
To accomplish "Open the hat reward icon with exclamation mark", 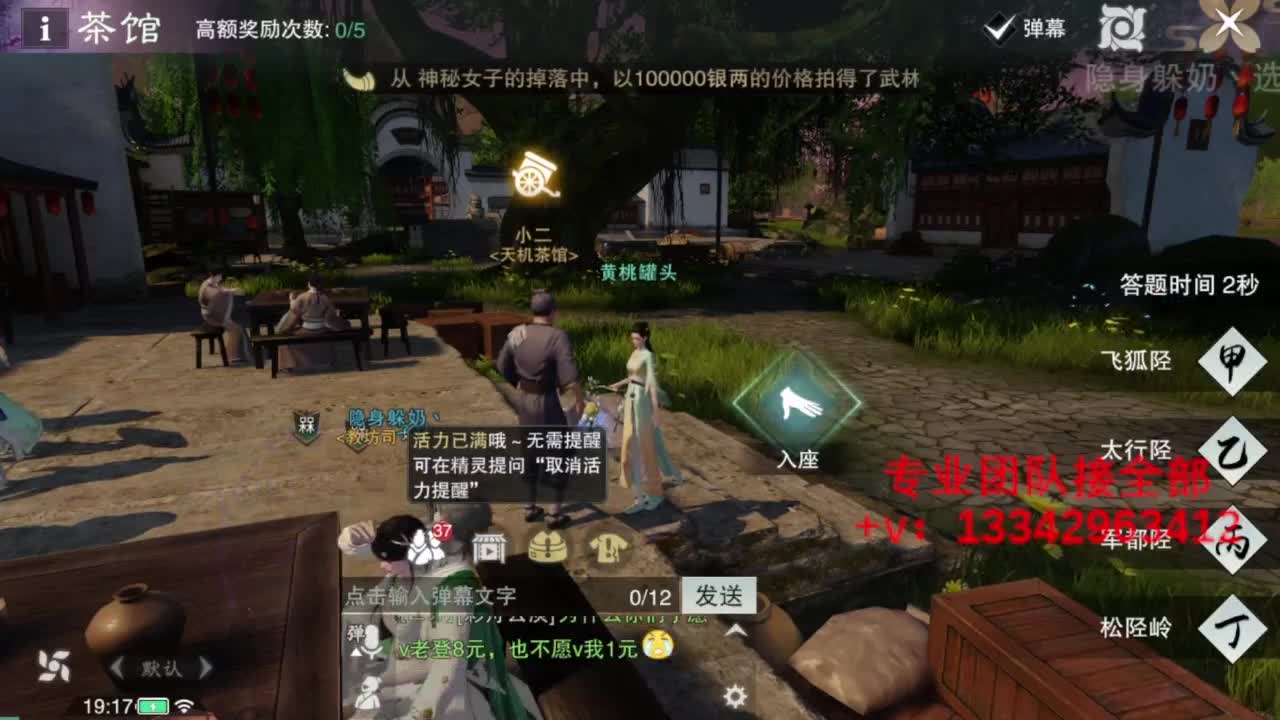I will coord(546,548).
